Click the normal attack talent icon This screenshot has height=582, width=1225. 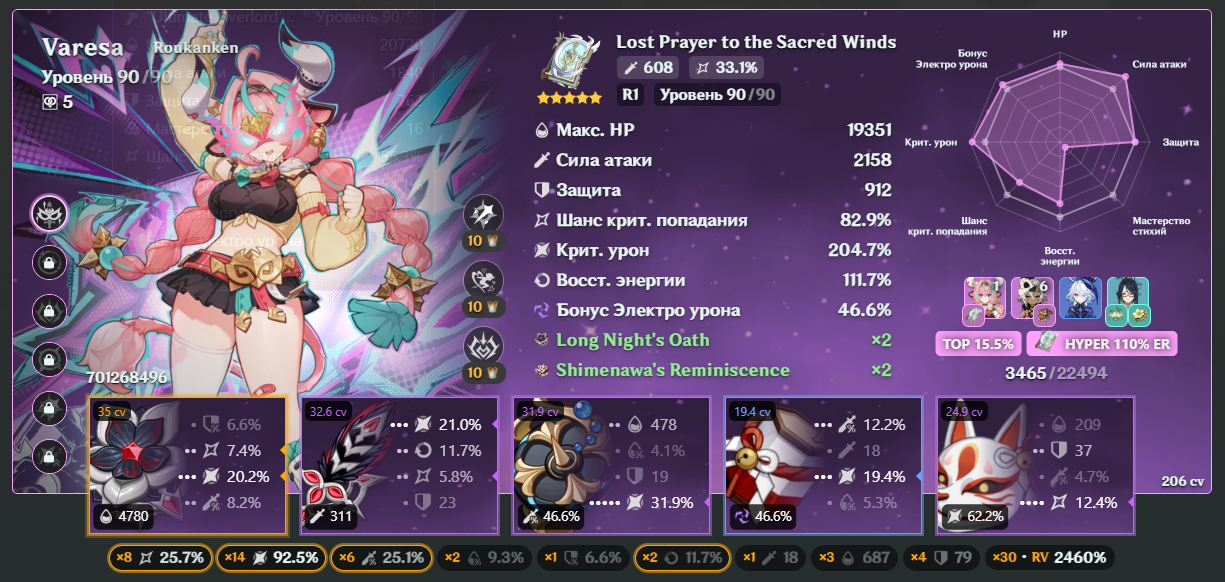[484, 214]
